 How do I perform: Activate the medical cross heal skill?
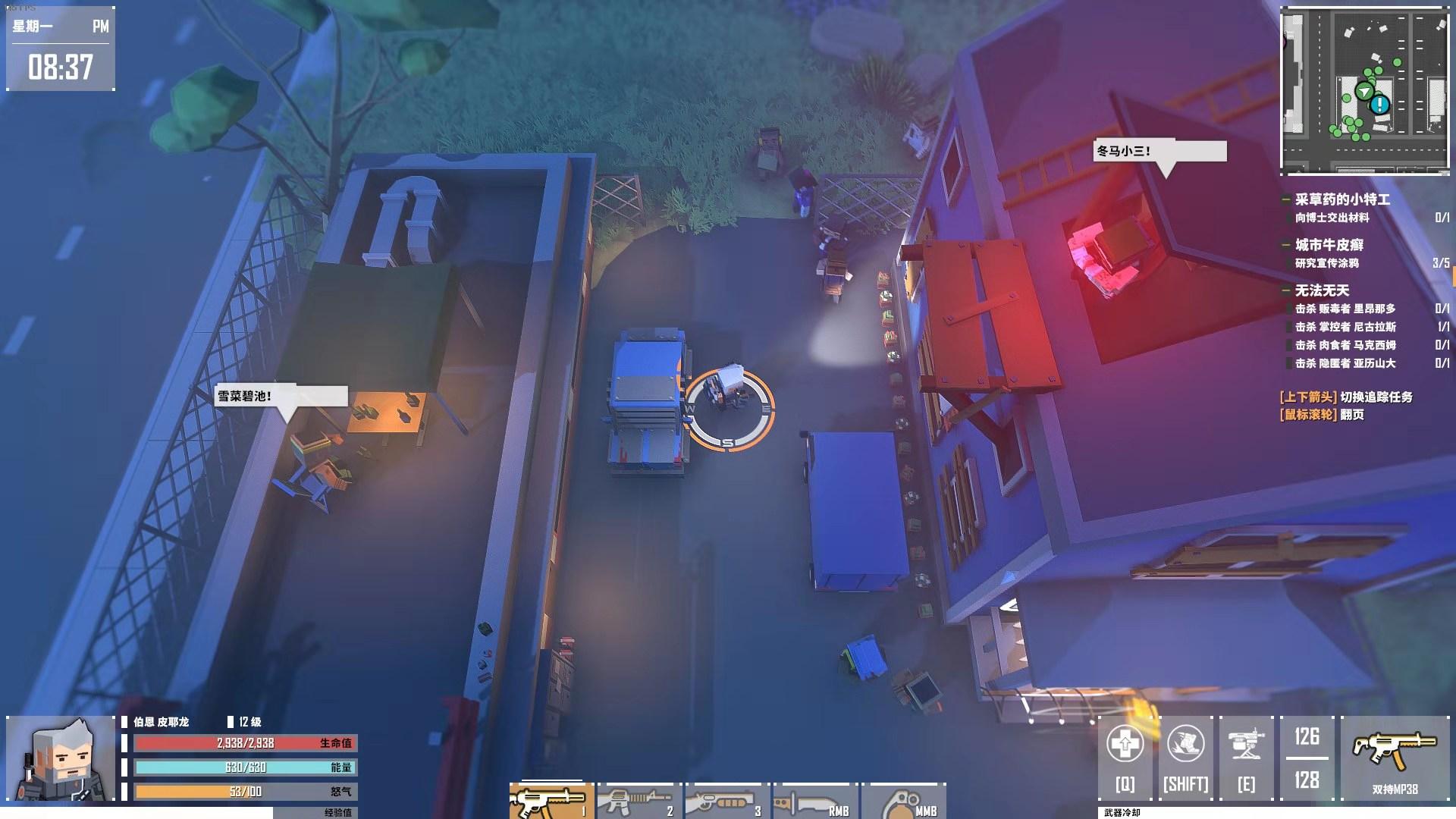tap(1125, 757)
